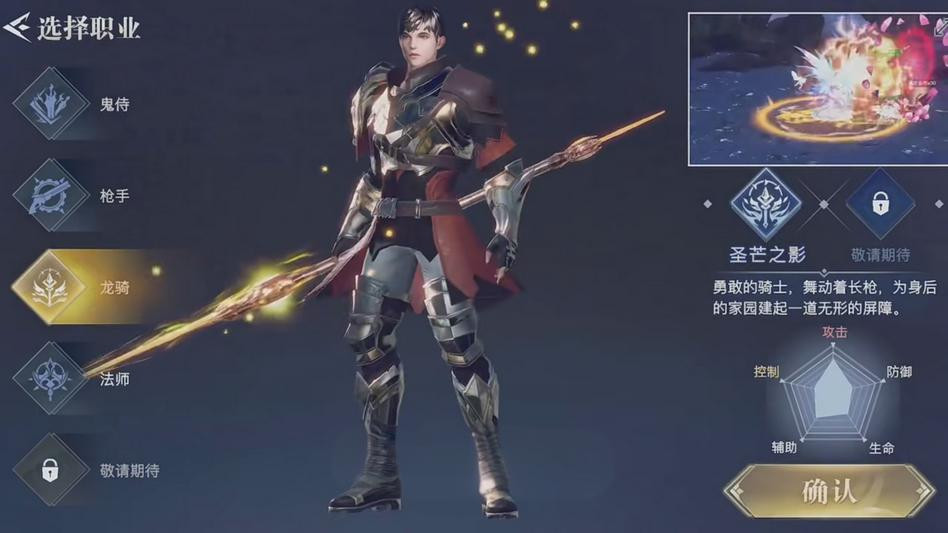Select the 法师 class
Viewport: 948px width, 533px height.
[x=50, y=379]
